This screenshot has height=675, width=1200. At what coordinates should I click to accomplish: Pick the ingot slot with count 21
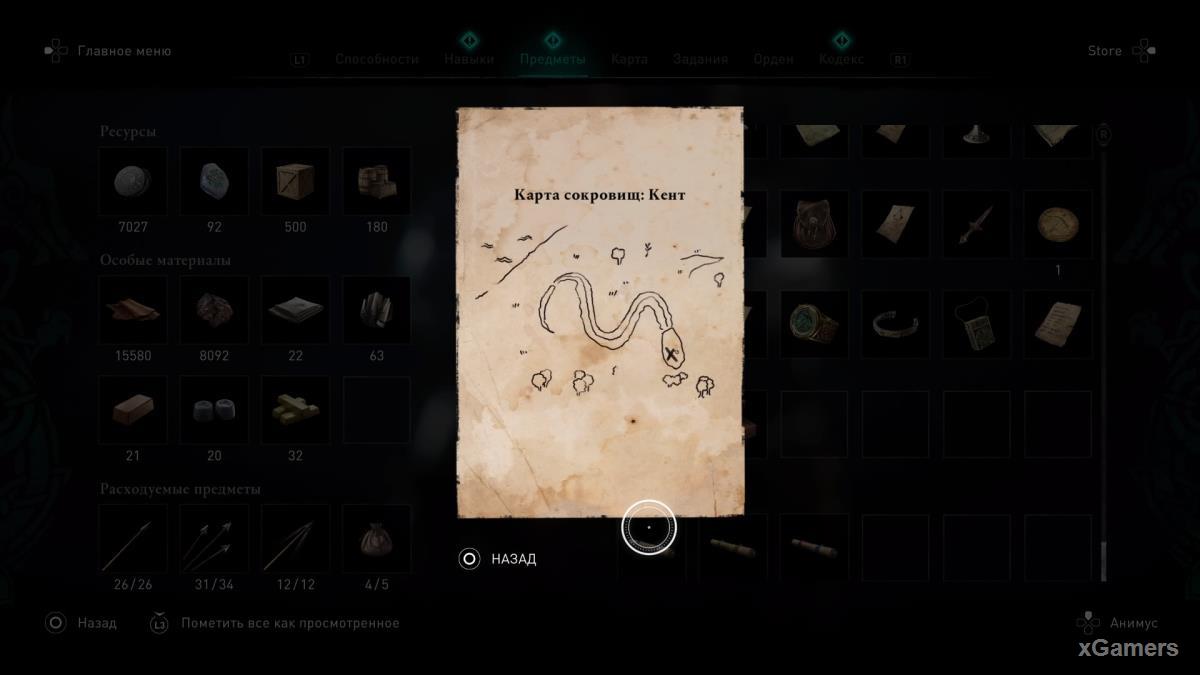tap(133, 410)
